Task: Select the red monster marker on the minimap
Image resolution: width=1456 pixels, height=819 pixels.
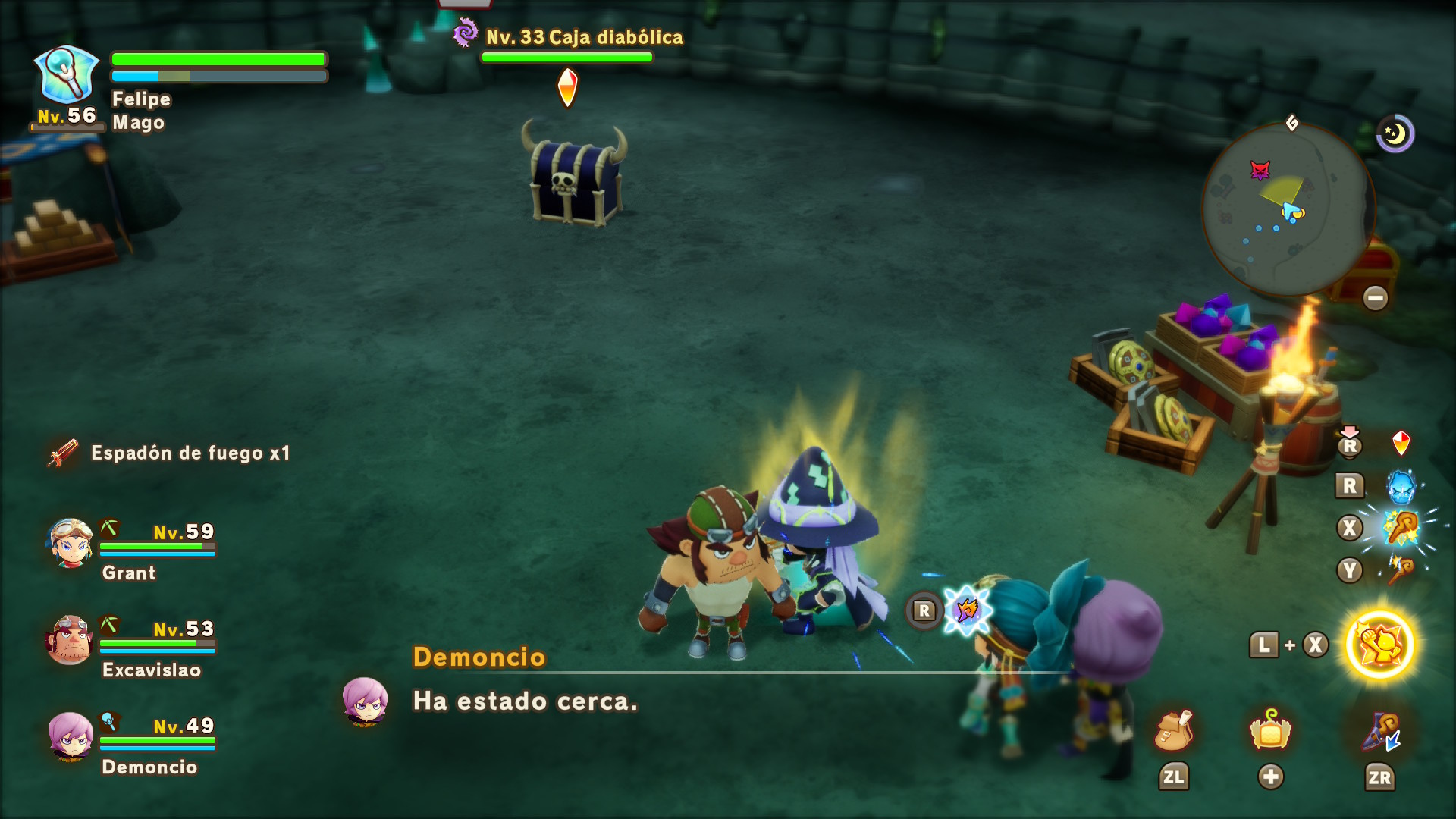Action: pyautogui.click(x=1260, y=170)
